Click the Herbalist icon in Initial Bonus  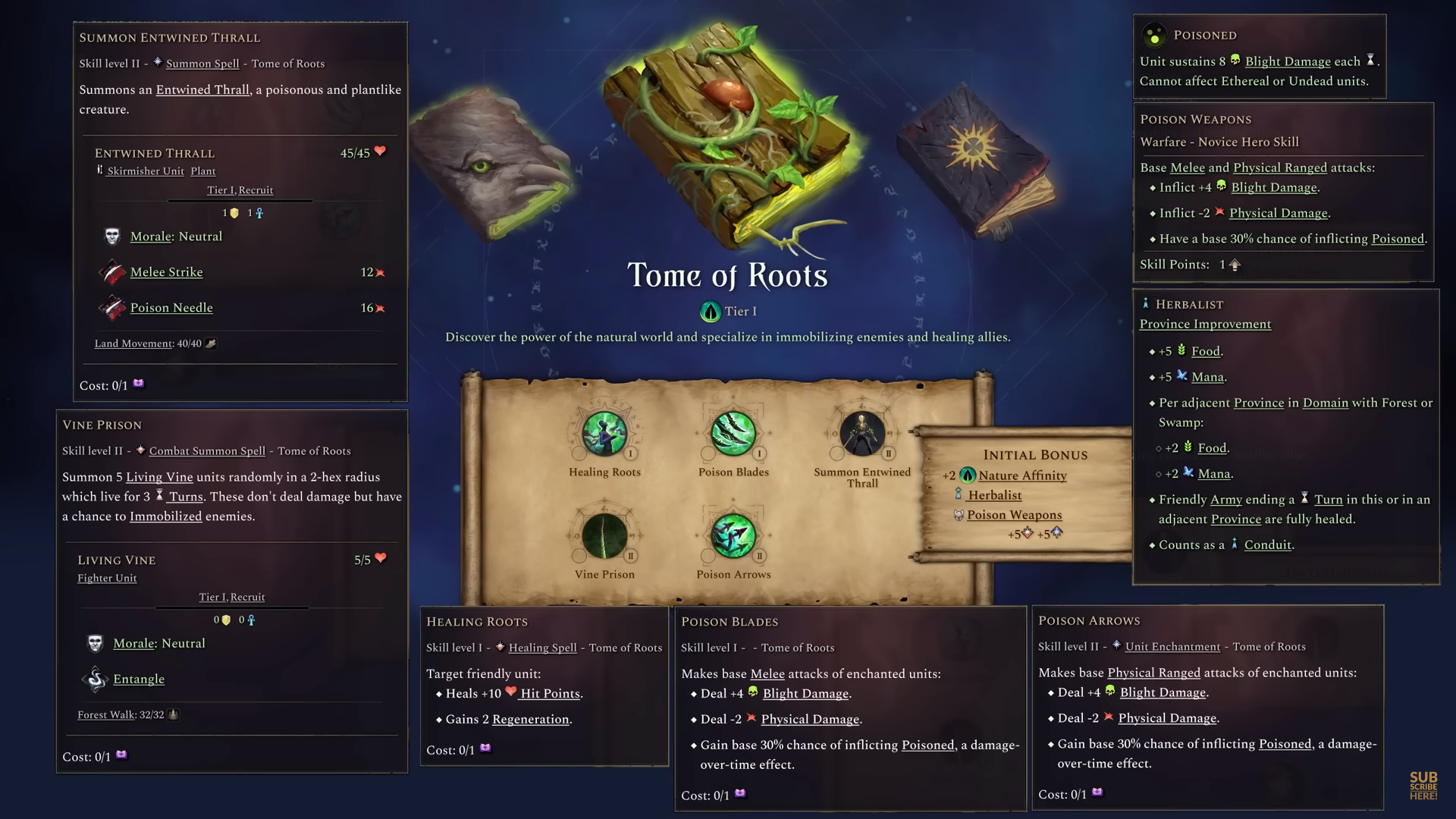(x=957, y=495)
